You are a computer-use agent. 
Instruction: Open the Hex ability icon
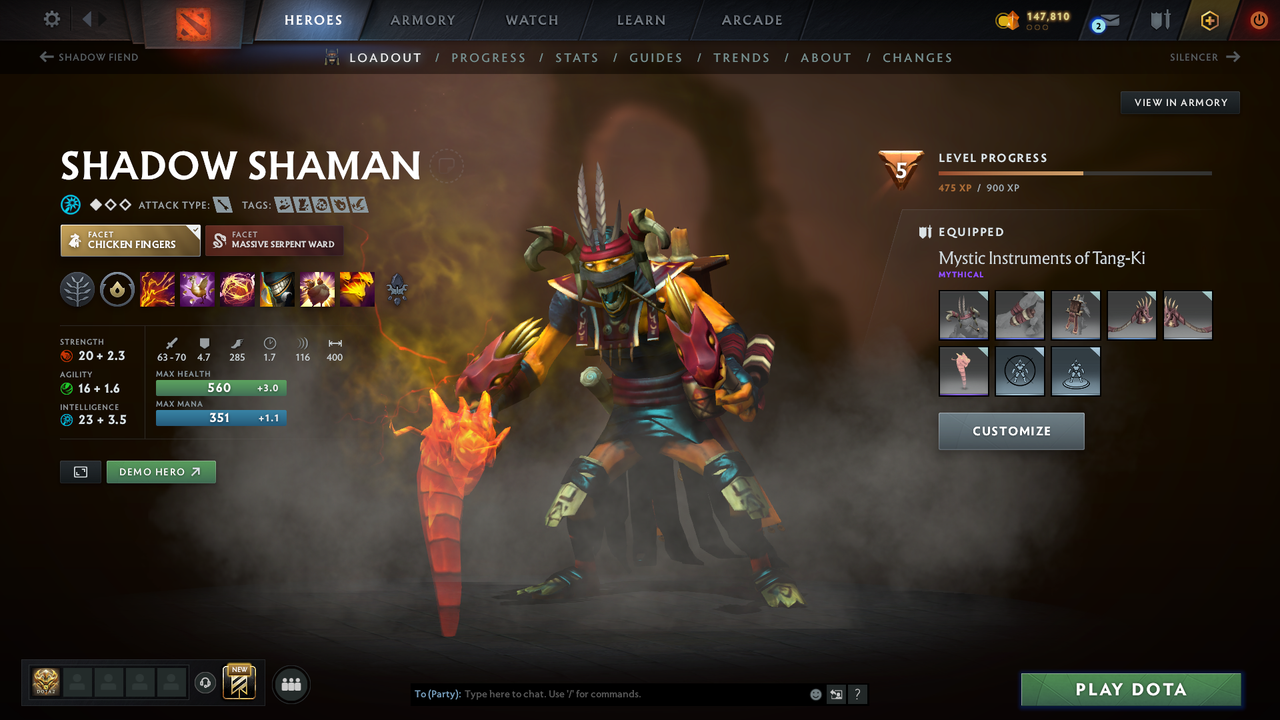(197, 290)
